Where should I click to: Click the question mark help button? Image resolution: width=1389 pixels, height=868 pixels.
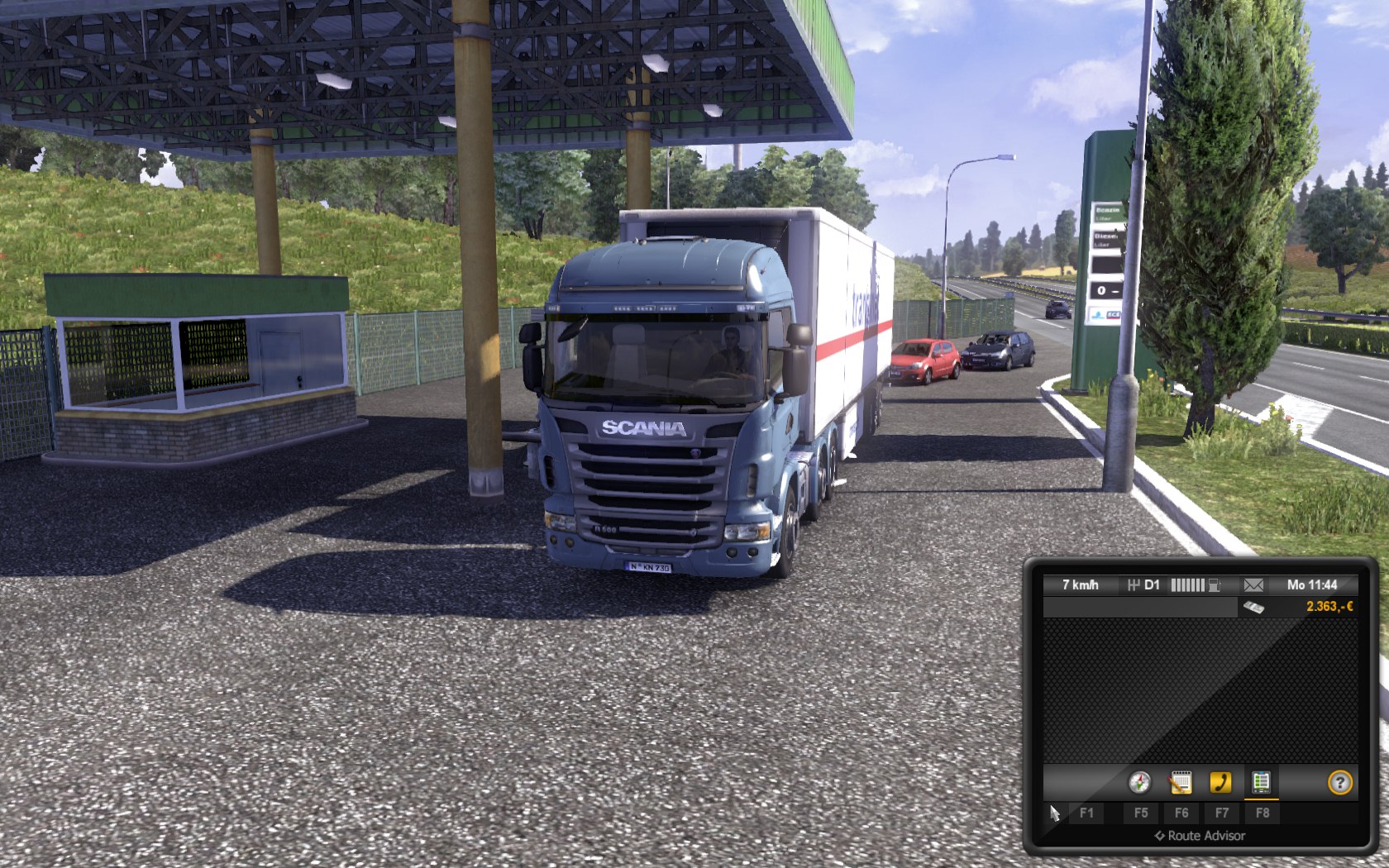point(1339,782)
